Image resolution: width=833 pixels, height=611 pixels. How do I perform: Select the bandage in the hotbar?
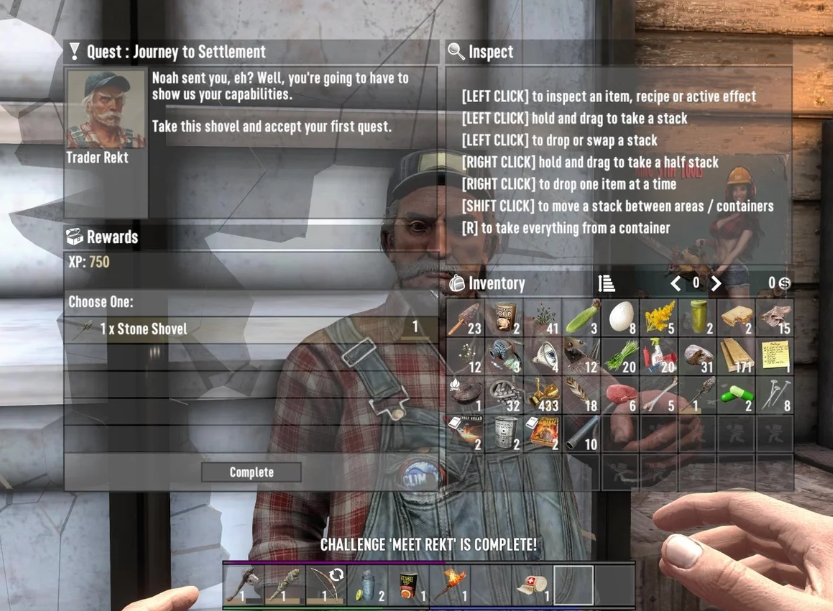(x=528, y=586)
